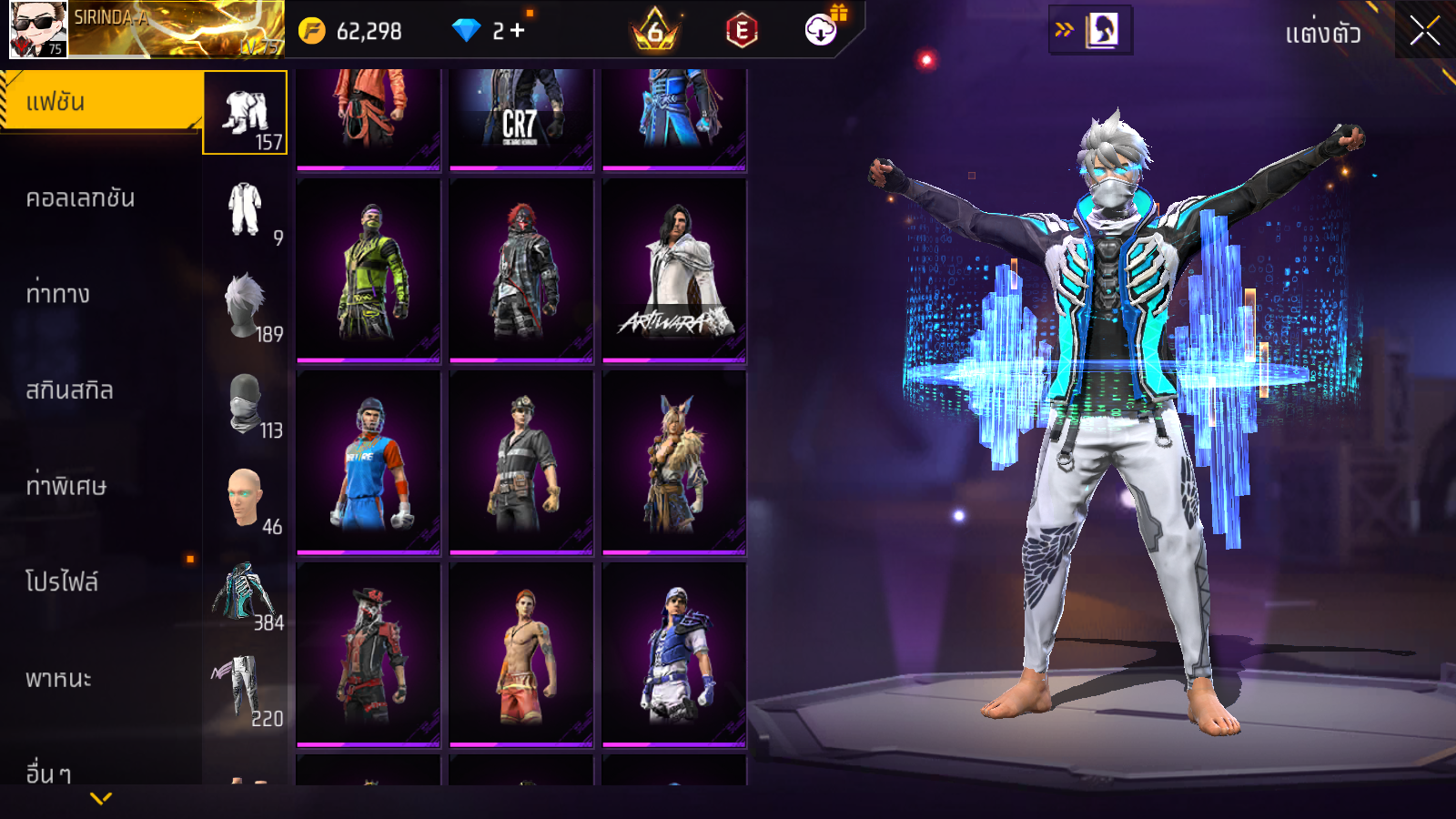
Task: Add diamonds with the plus button
Action: (518, 31)
